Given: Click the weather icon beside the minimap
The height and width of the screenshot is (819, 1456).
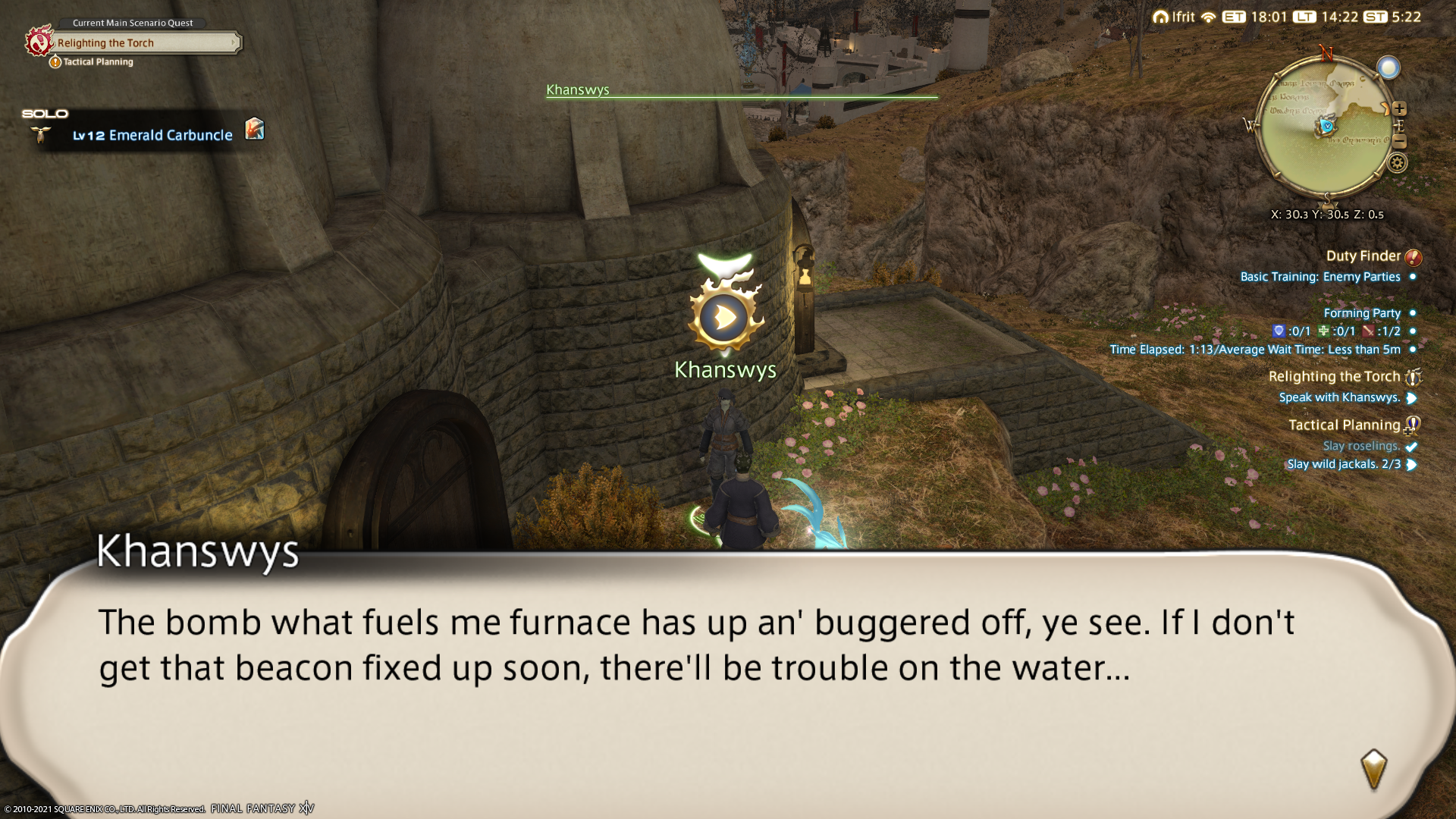Looking at the screenshot, I should click(1389, 68).
